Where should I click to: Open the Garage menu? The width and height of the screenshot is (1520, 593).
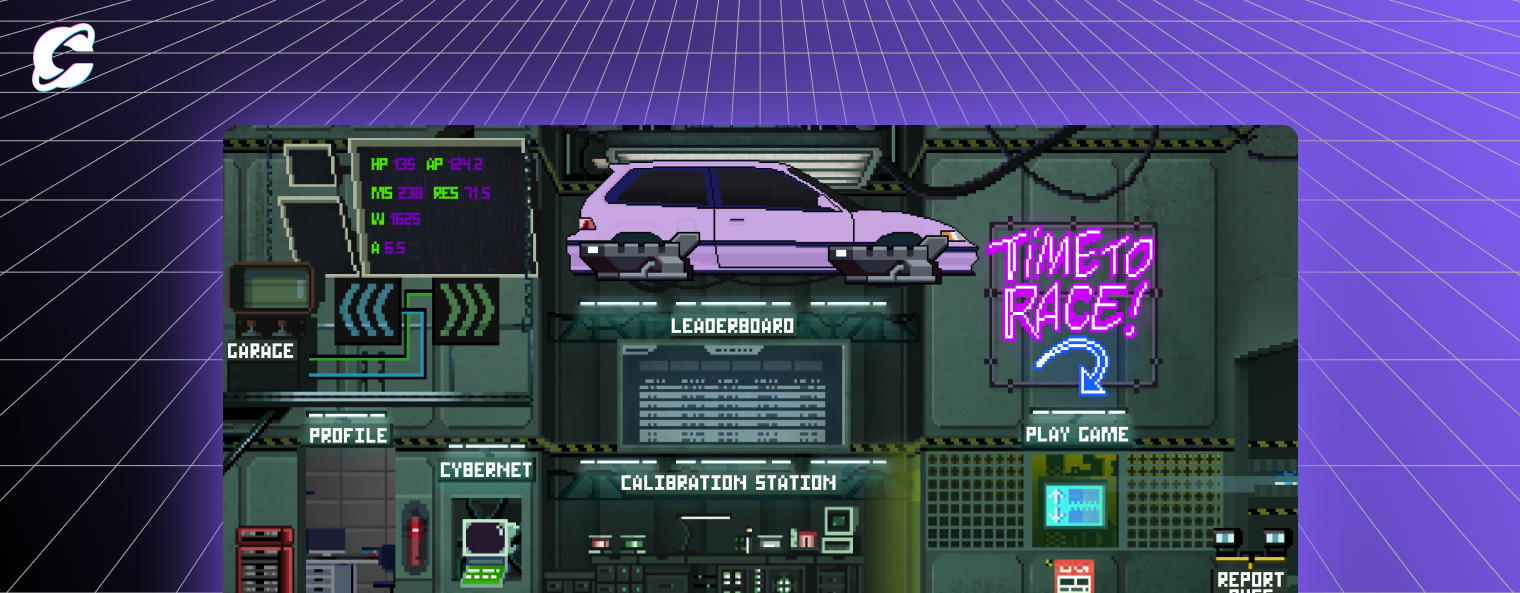pos(260,351)
